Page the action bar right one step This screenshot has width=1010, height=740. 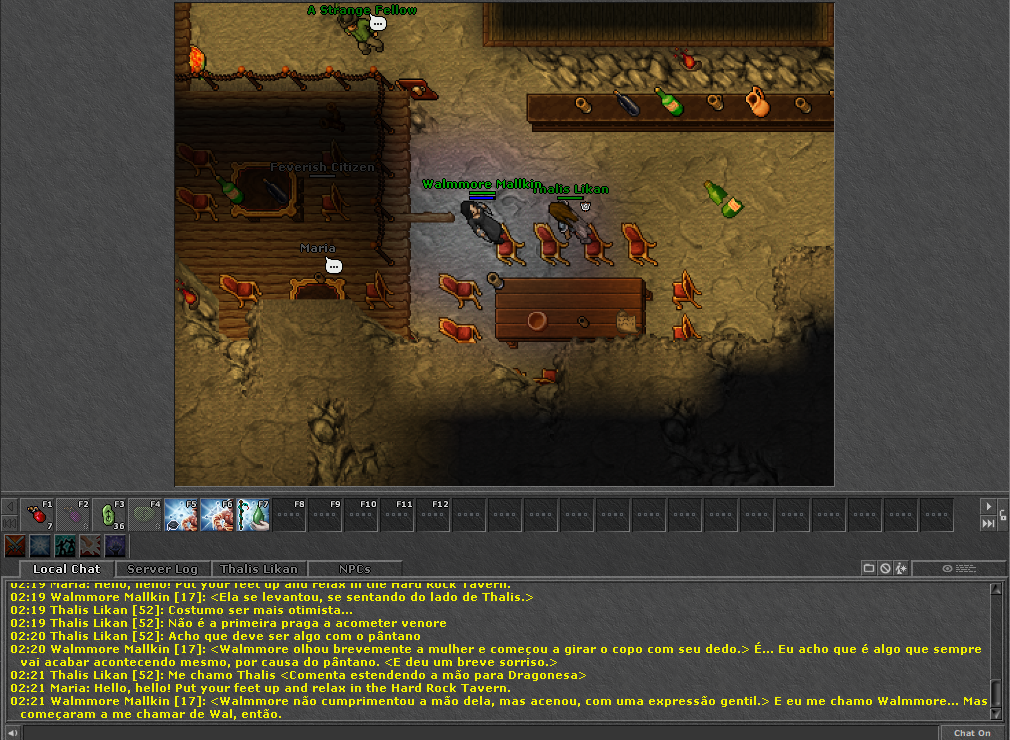[x=988, y=506]
